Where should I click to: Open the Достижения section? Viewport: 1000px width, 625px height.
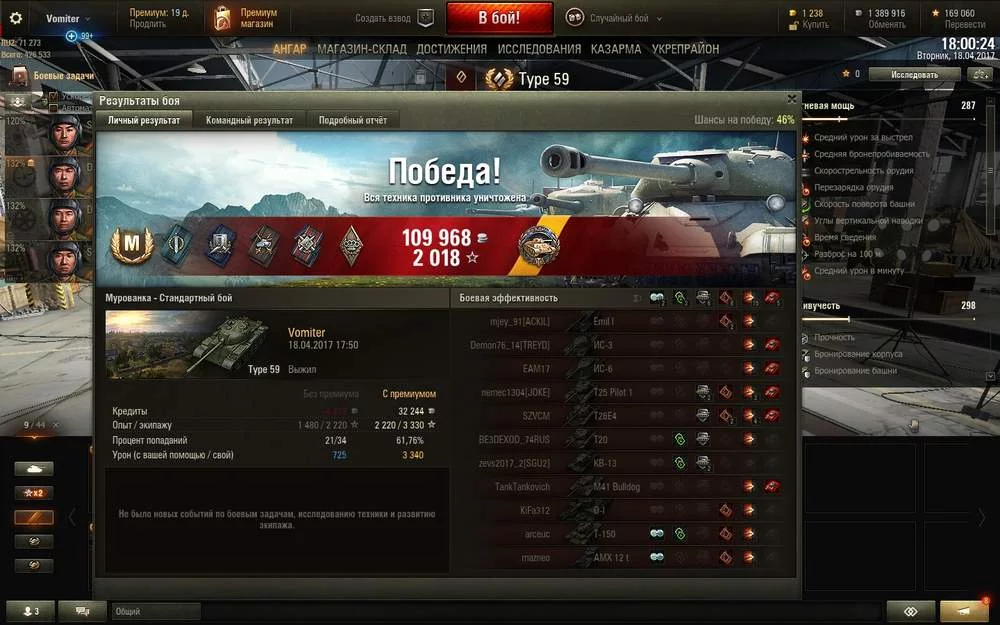tap(452, 49)
